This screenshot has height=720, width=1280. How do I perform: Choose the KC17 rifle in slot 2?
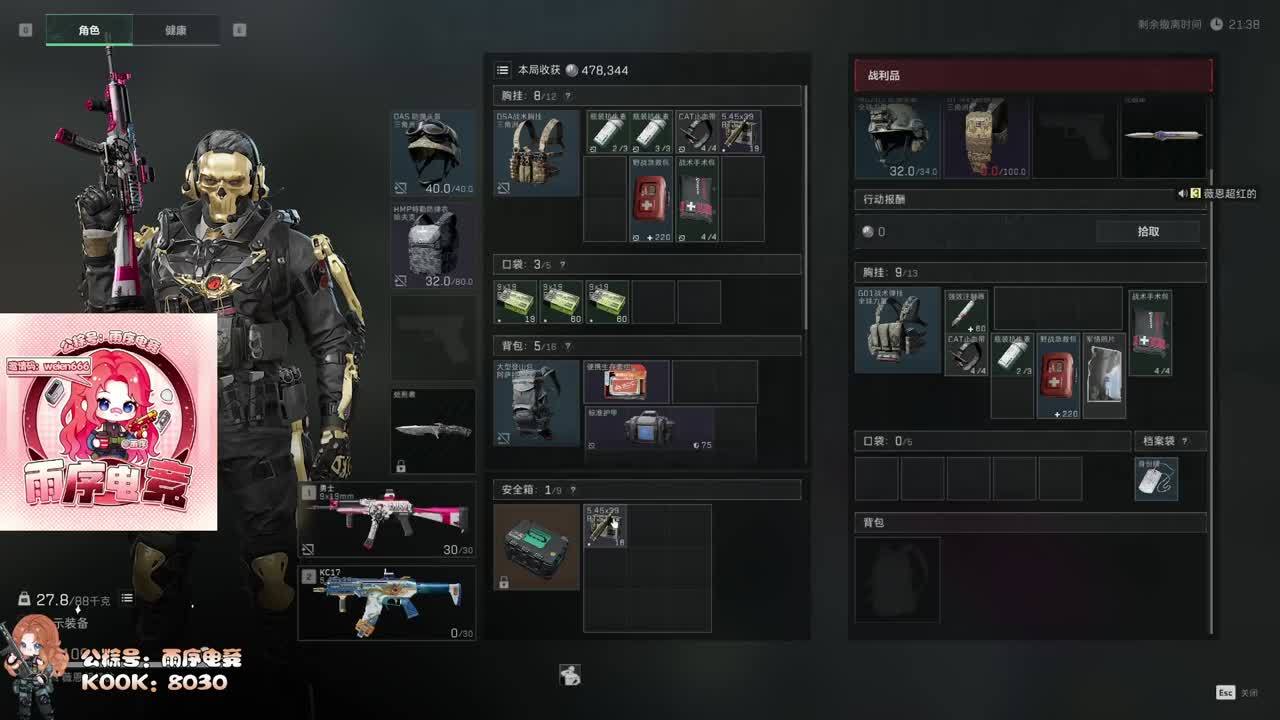(x=386, y=603)
